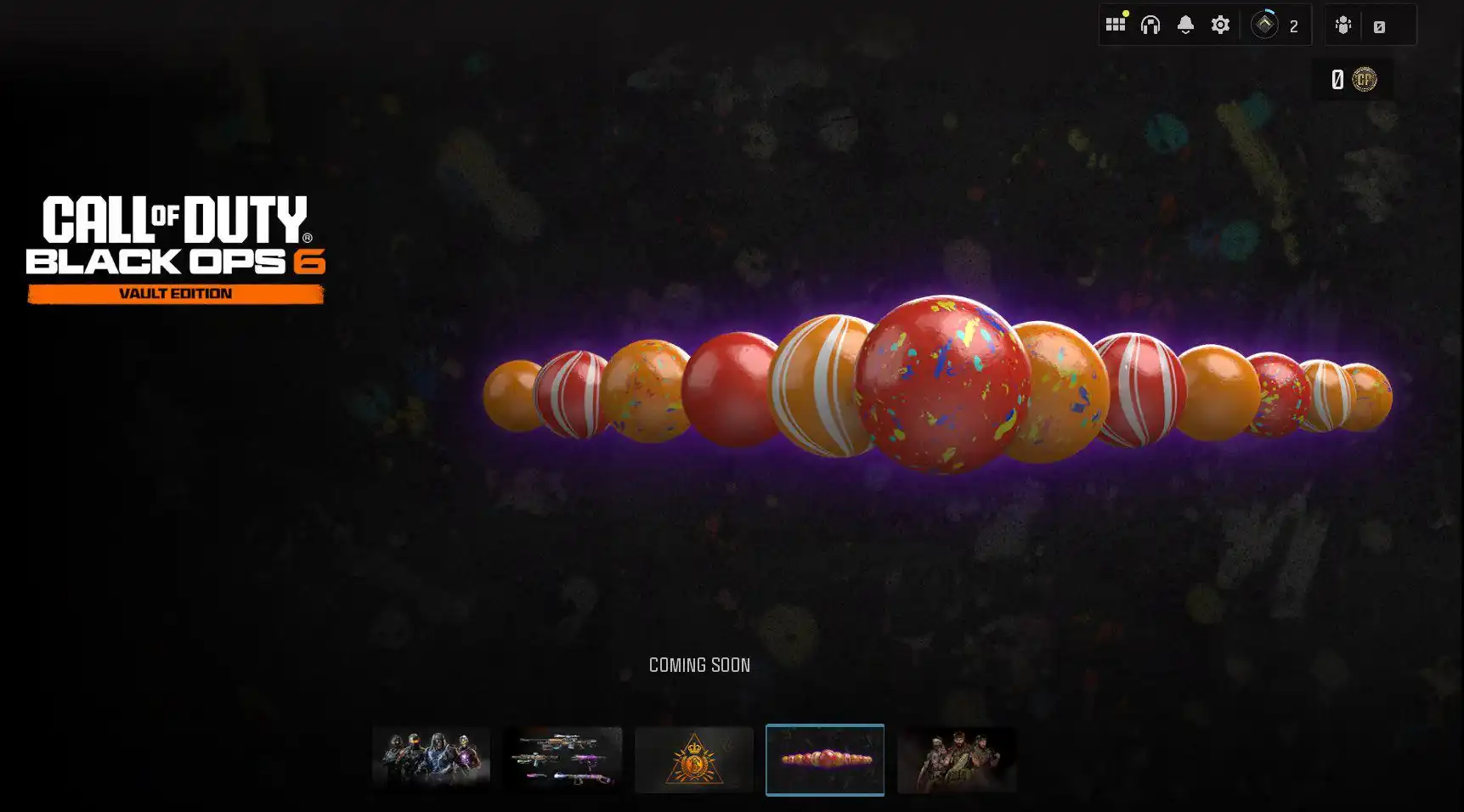This screenshot has height=812, width=1464.
Task: Click the Coming Soon label
Action: coord(699,666)
